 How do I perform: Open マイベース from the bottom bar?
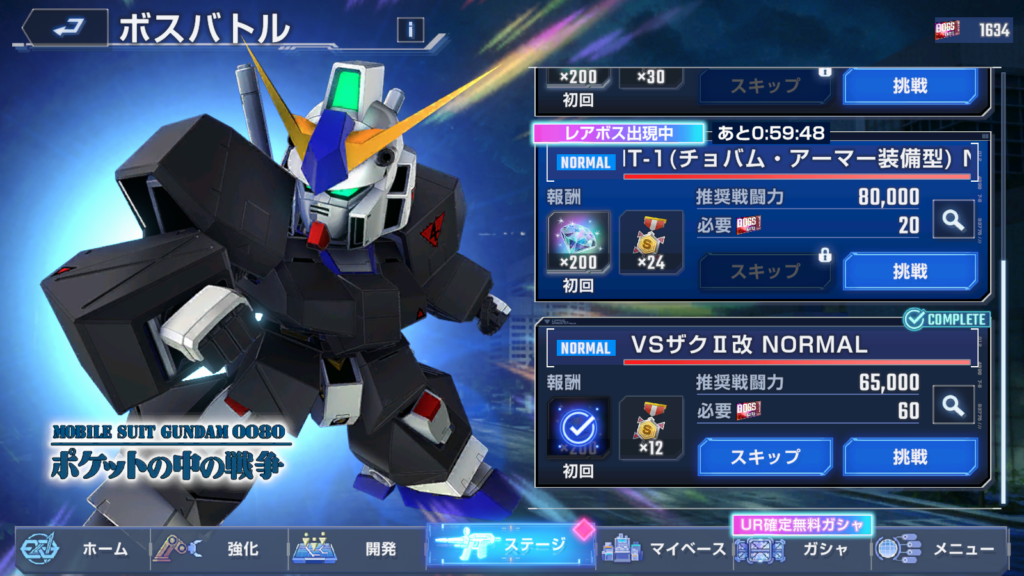(x=659, y=549)
